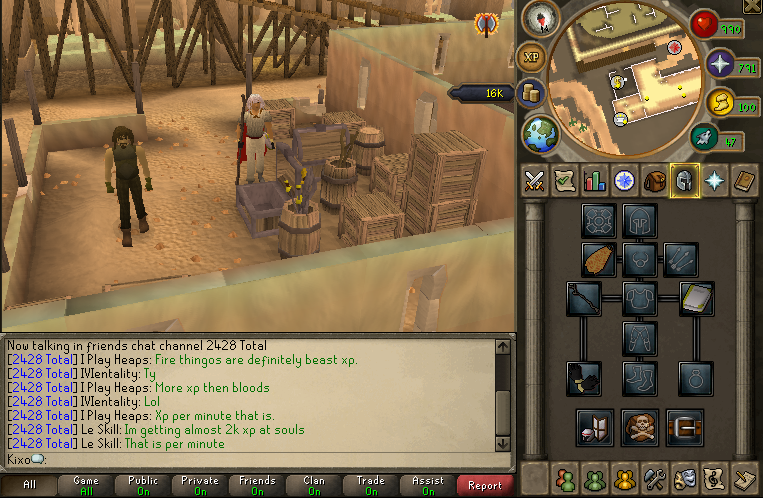Open the options wrench tab

click(x=657, y=476)
